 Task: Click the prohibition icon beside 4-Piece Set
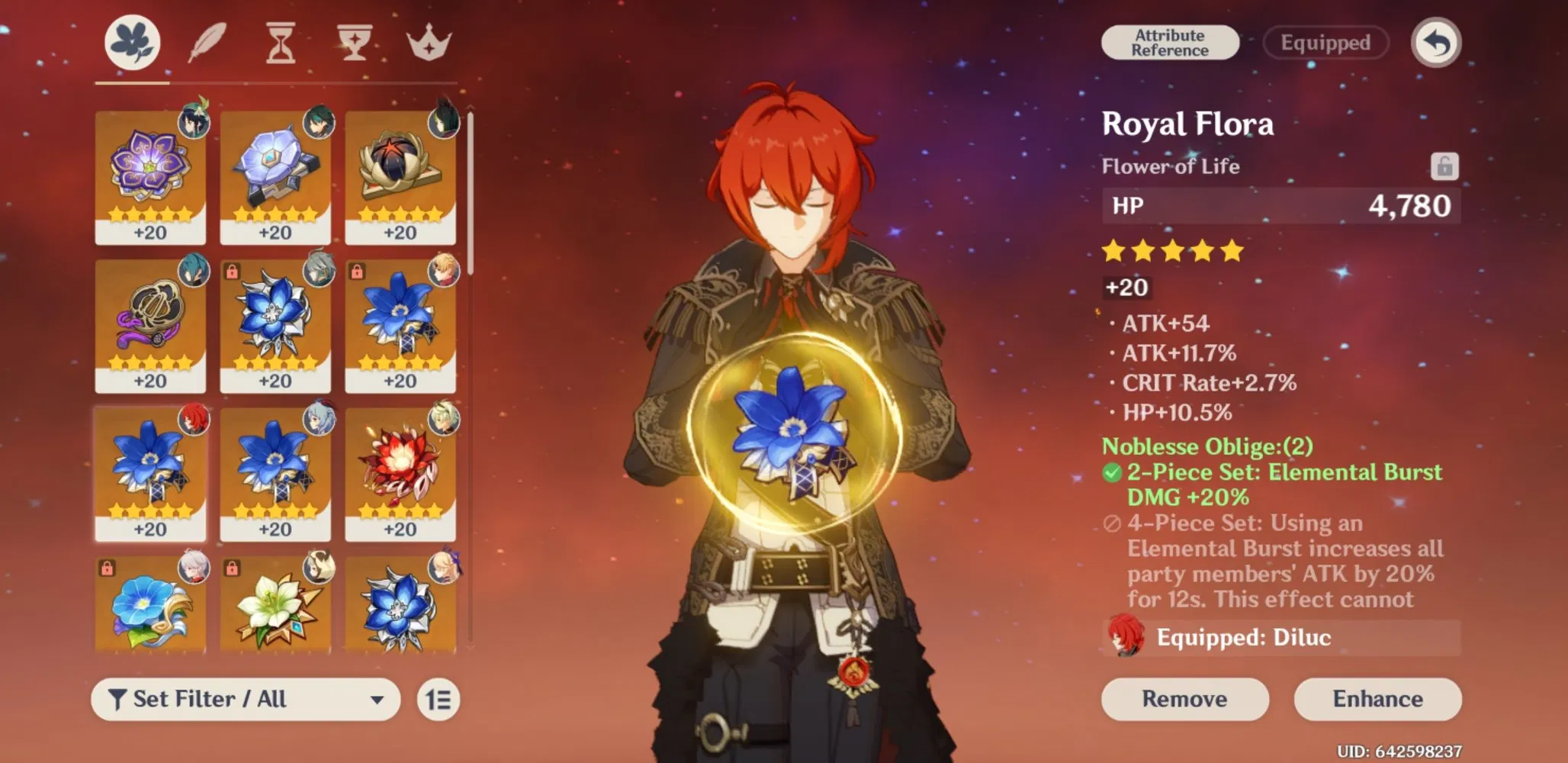coord(1113,523)
